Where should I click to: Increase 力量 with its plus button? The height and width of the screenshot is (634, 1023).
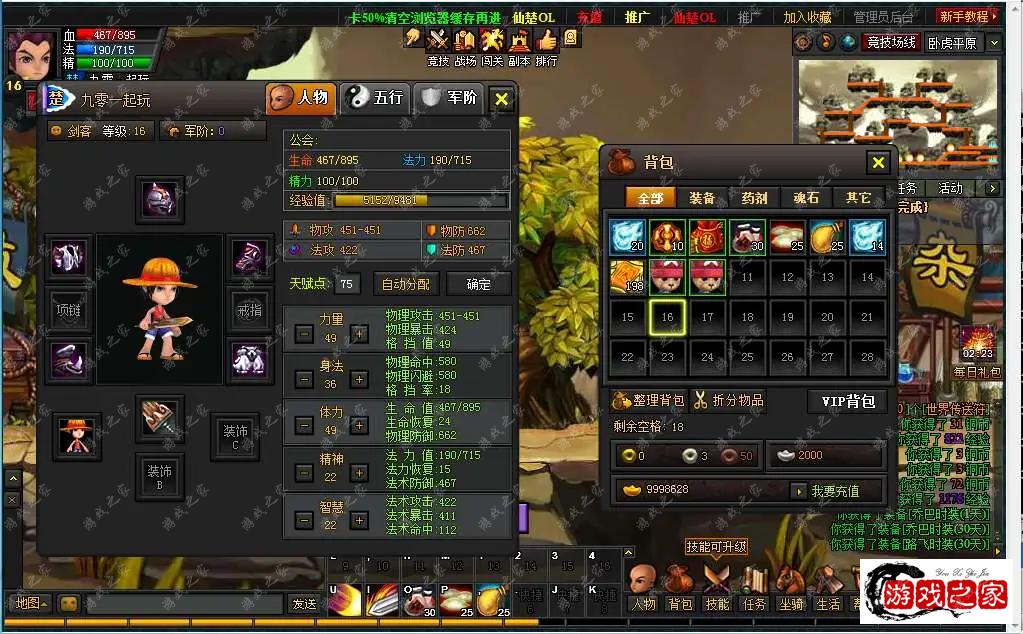click(359, 334)
